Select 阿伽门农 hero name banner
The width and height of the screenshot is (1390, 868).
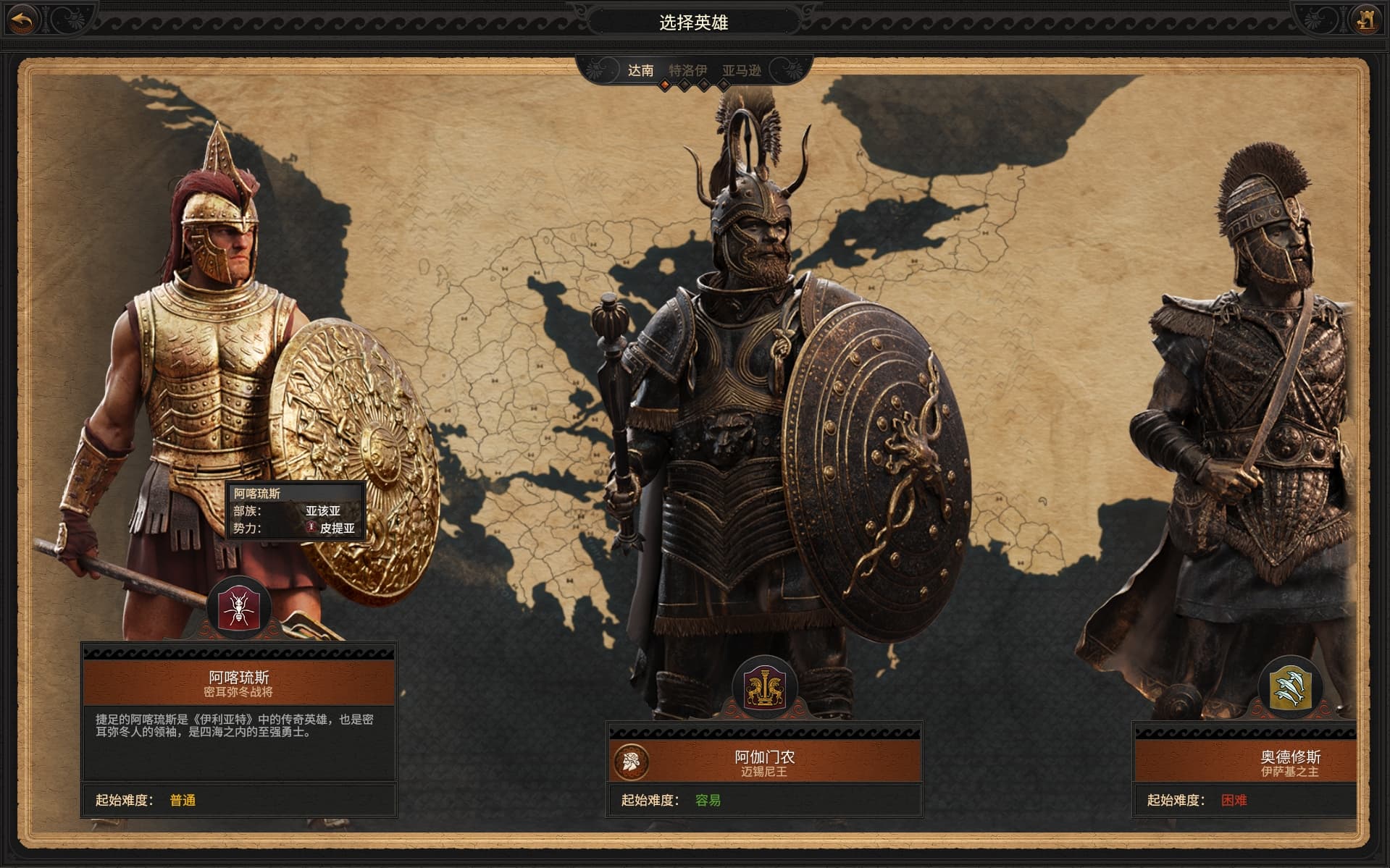(764, 762)
